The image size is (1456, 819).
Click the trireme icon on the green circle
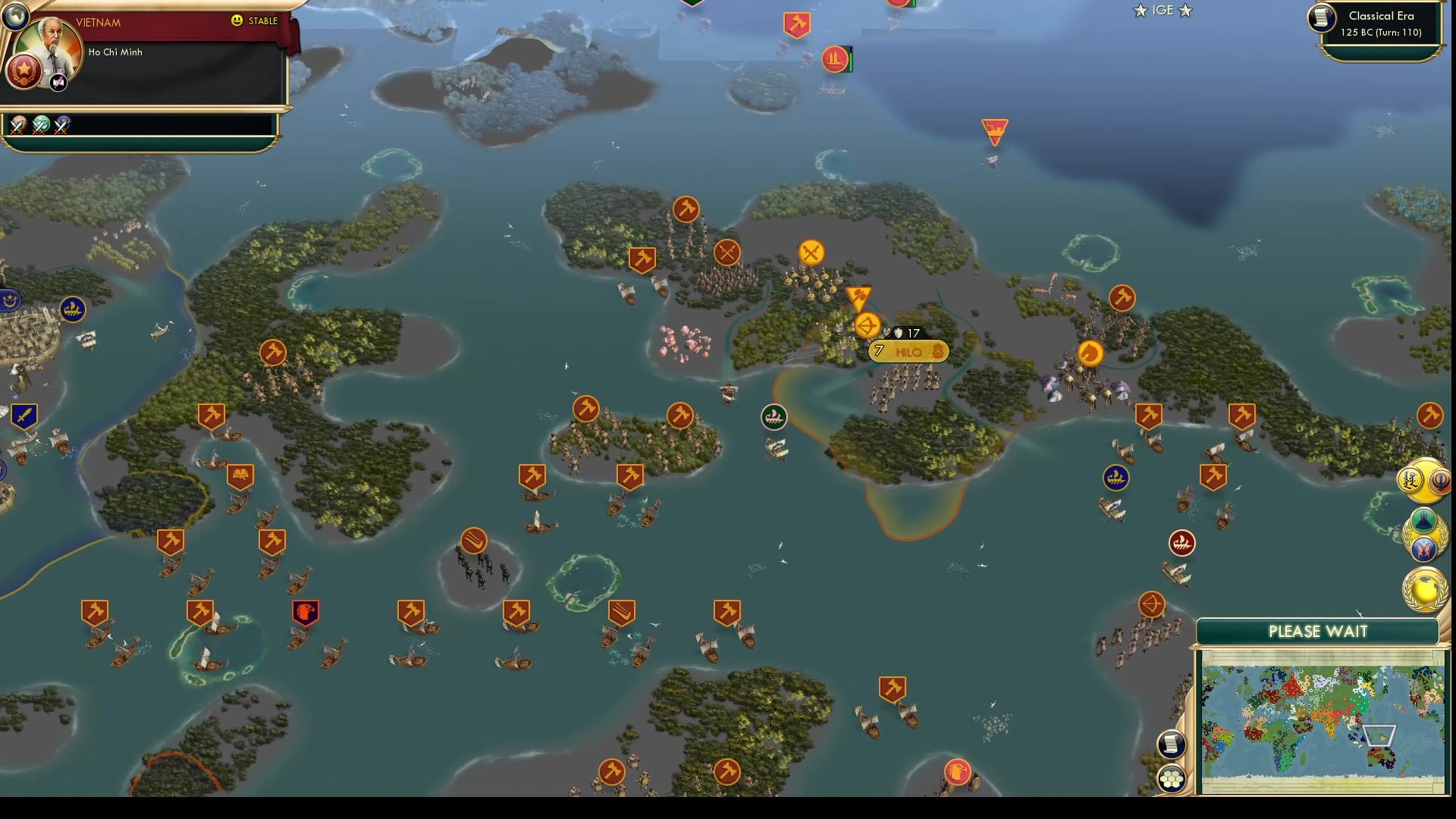(x=774, y=416)
